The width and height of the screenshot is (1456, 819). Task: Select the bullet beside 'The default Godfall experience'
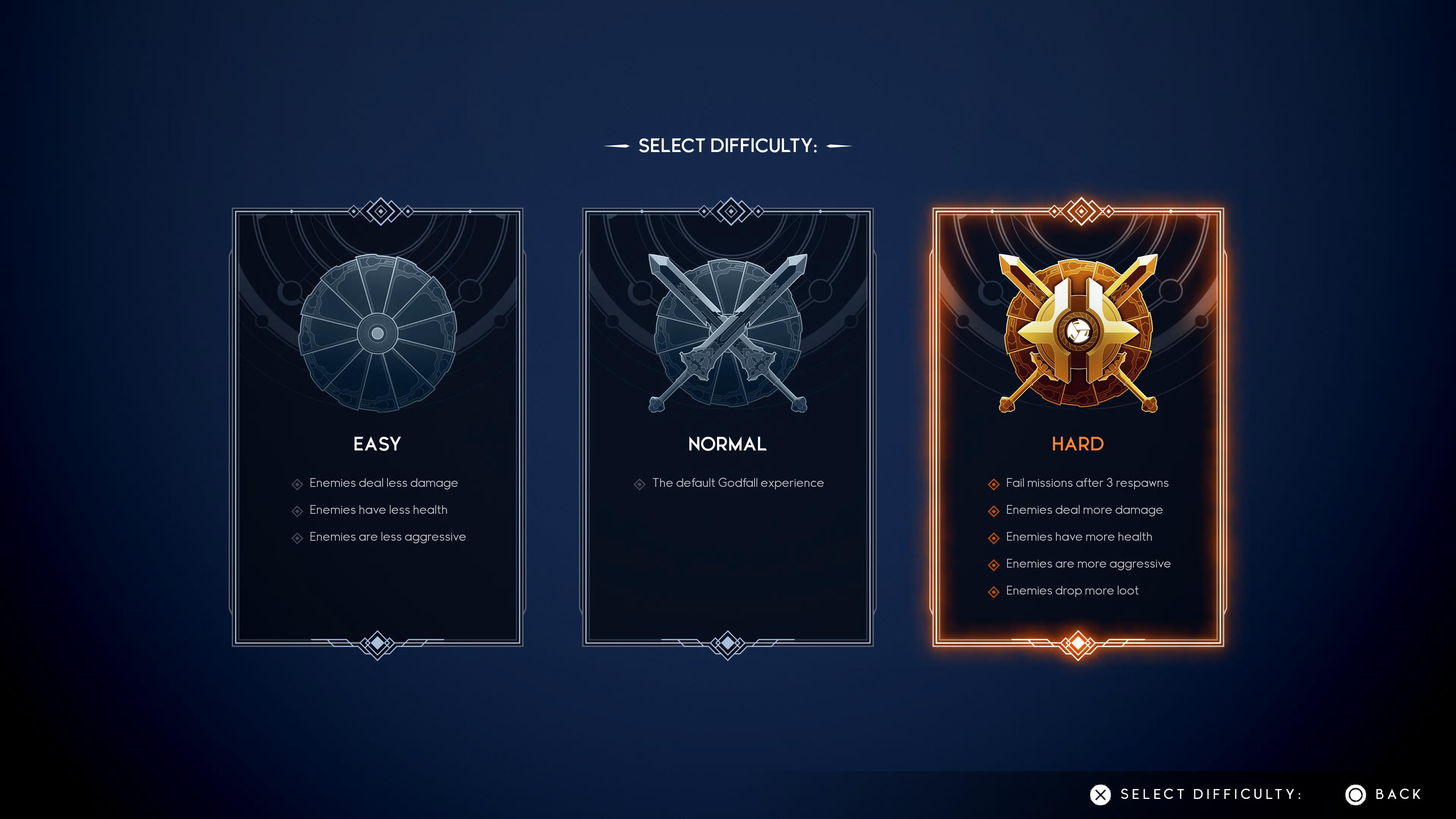click(x=640, y=483)
